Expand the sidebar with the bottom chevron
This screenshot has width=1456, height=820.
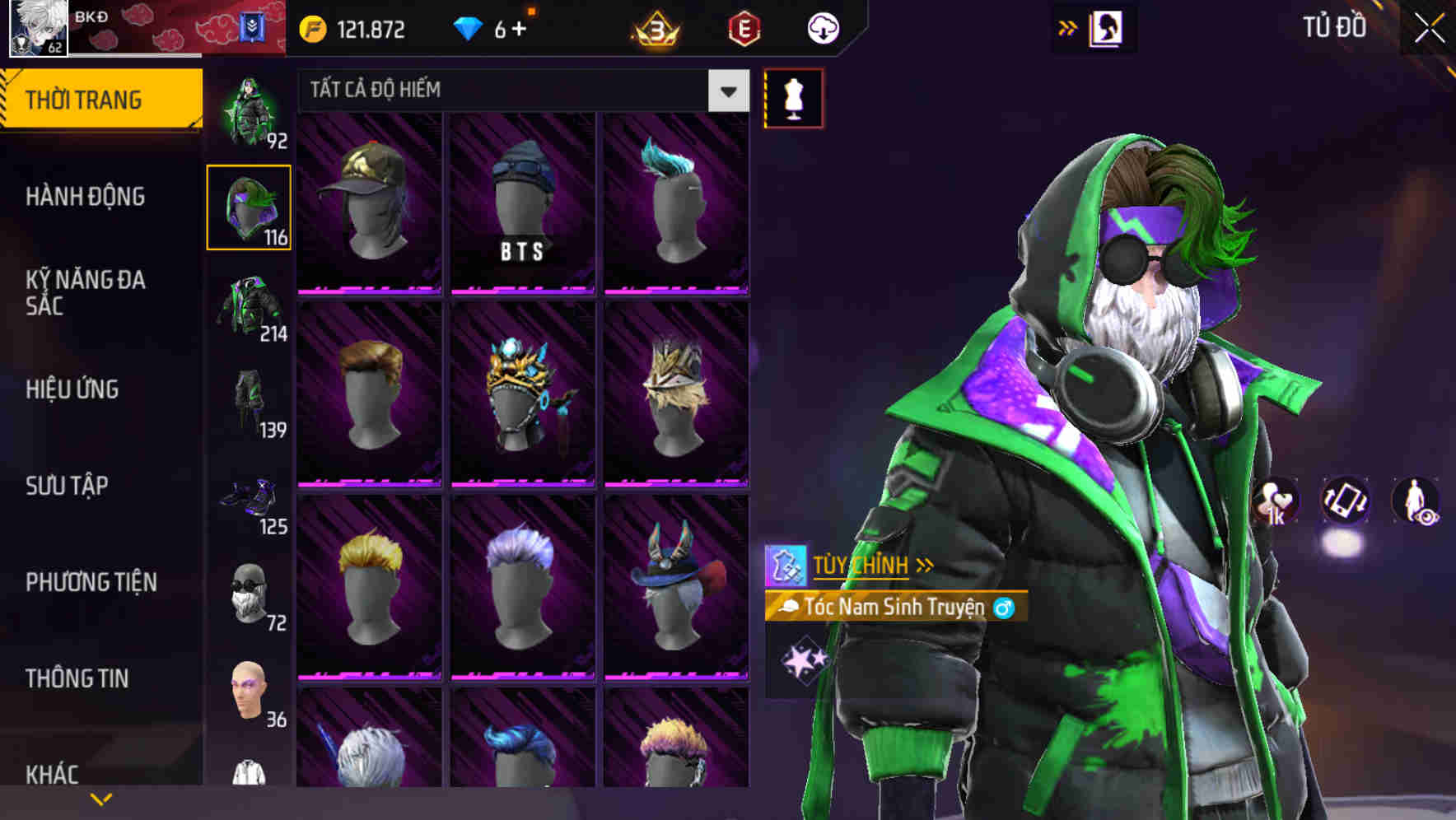(101, 797)
